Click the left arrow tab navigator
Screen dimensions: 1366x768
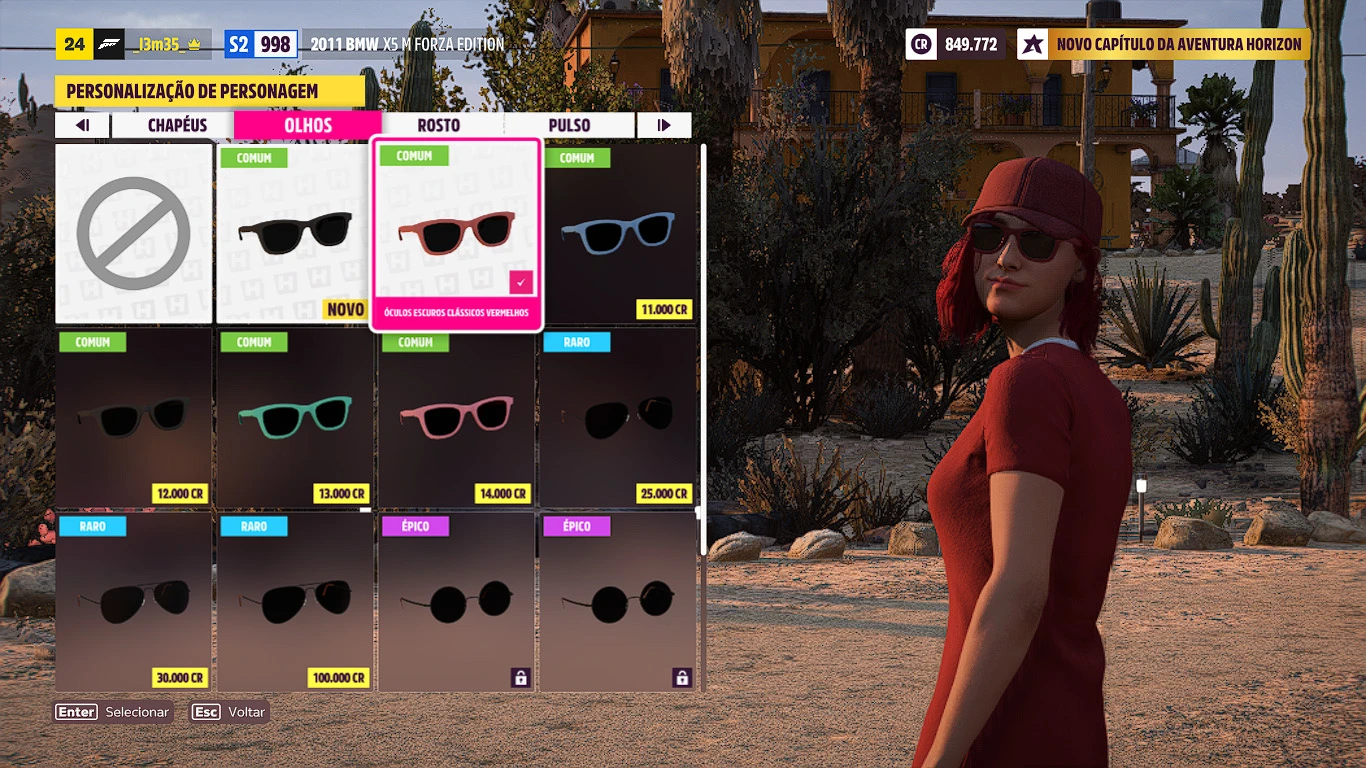[x=83, y=125]
